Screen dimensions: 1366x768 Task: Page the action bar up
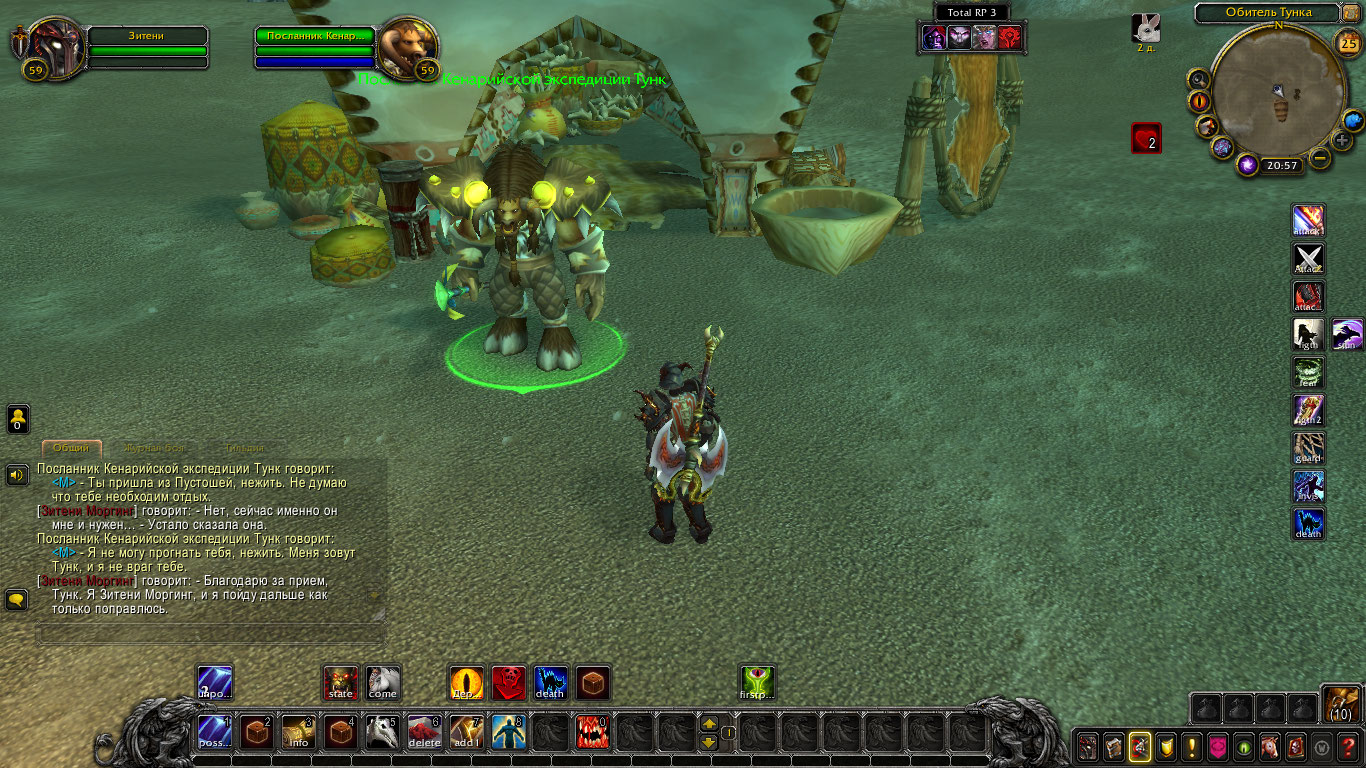pyautogui.click(x=709, y=724)
